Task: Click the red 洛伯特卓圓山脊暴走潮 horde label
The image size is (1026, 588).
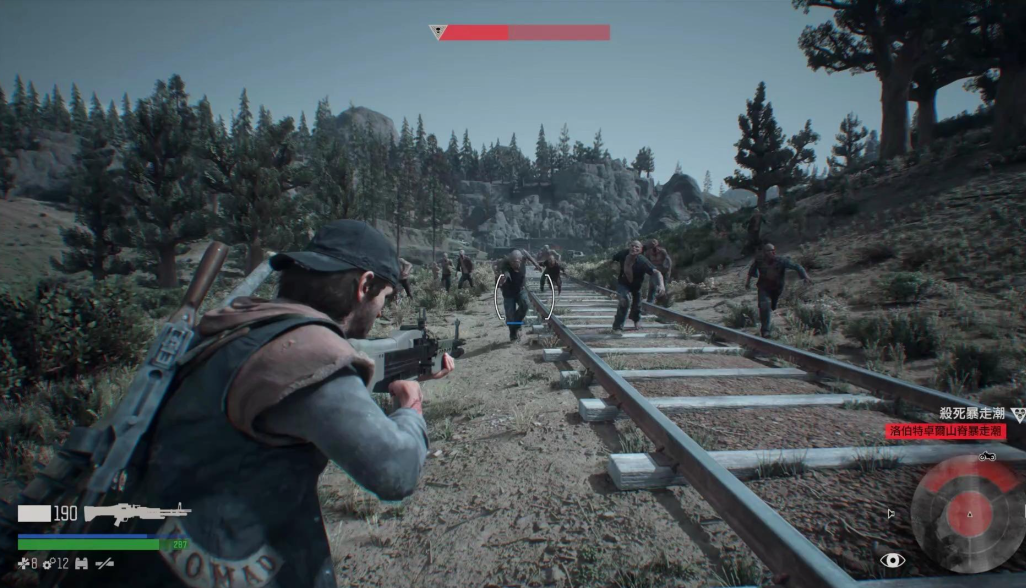Action: click(x=945, y=431)
